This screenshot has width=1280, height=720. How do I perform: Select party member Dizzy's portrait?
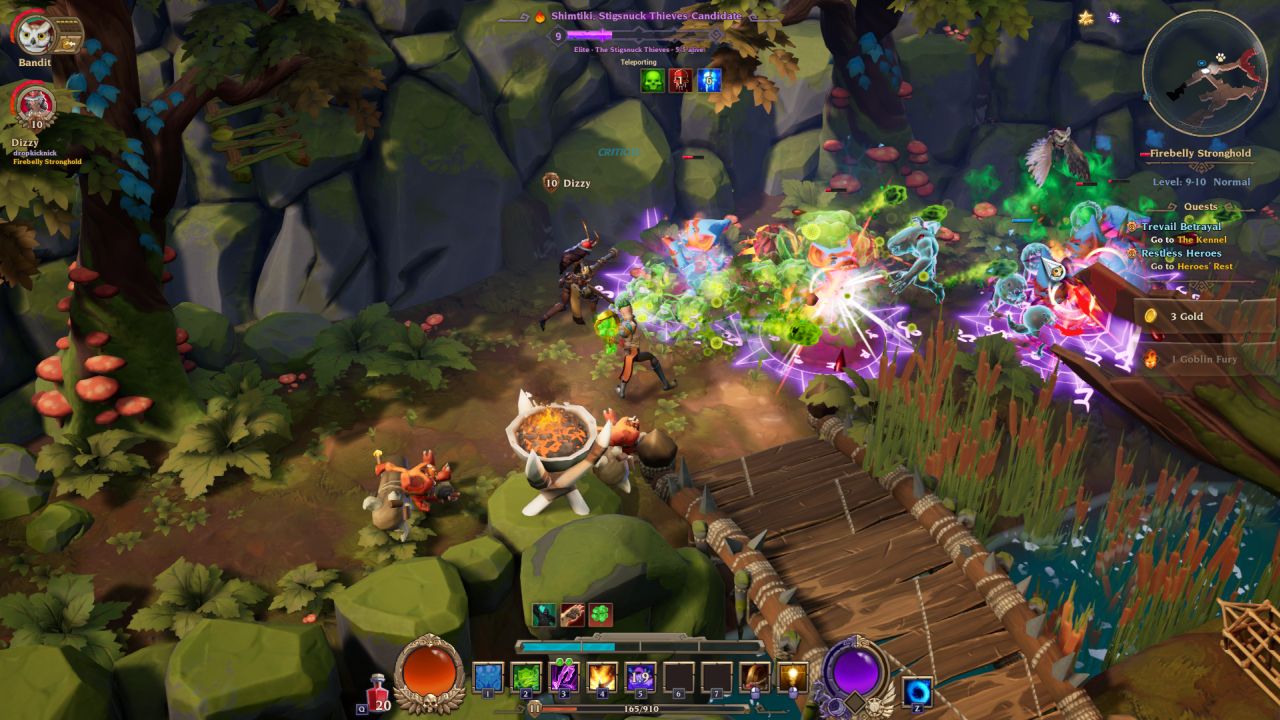[x=33, y=103]
